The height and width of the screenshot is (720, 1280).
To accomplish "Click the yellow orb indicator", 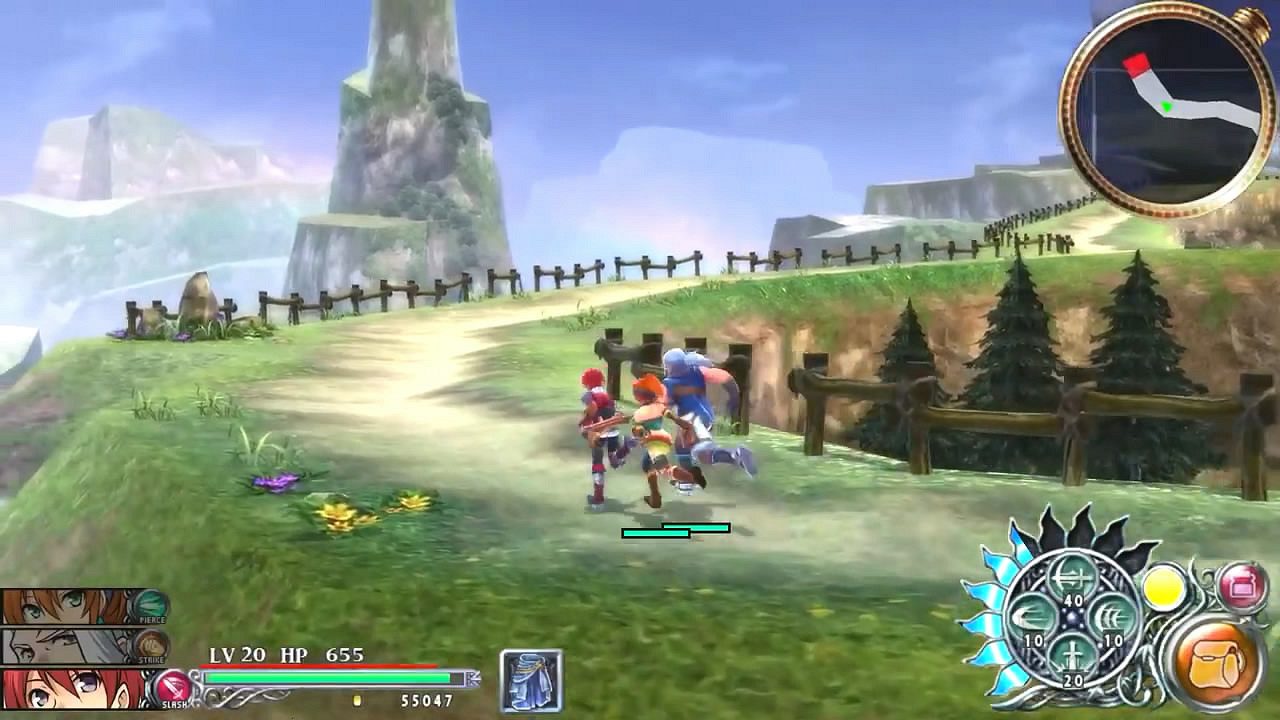I will 1164,589.
